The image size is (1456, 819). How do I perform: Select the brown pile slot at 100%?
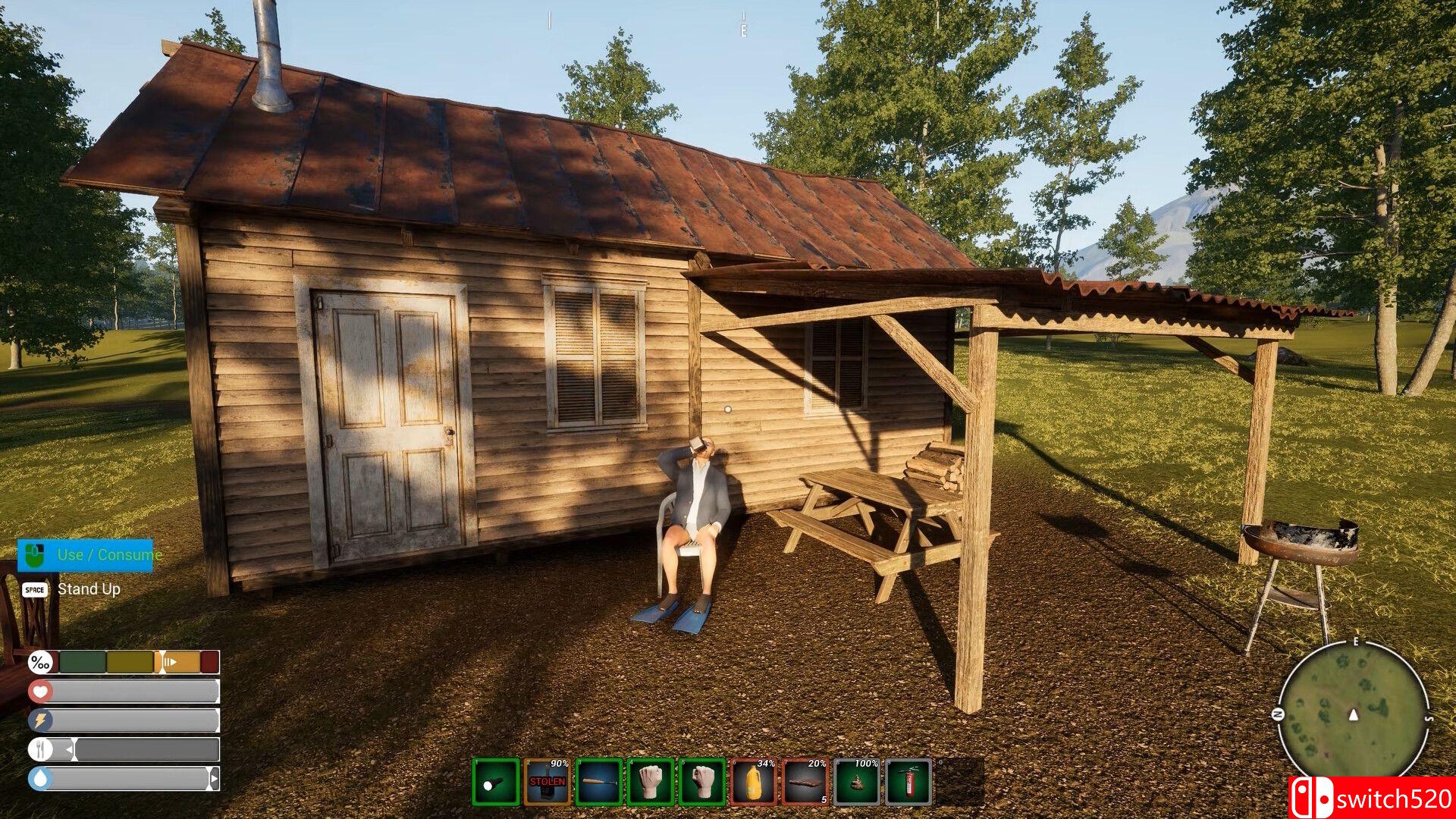point(857,782)
